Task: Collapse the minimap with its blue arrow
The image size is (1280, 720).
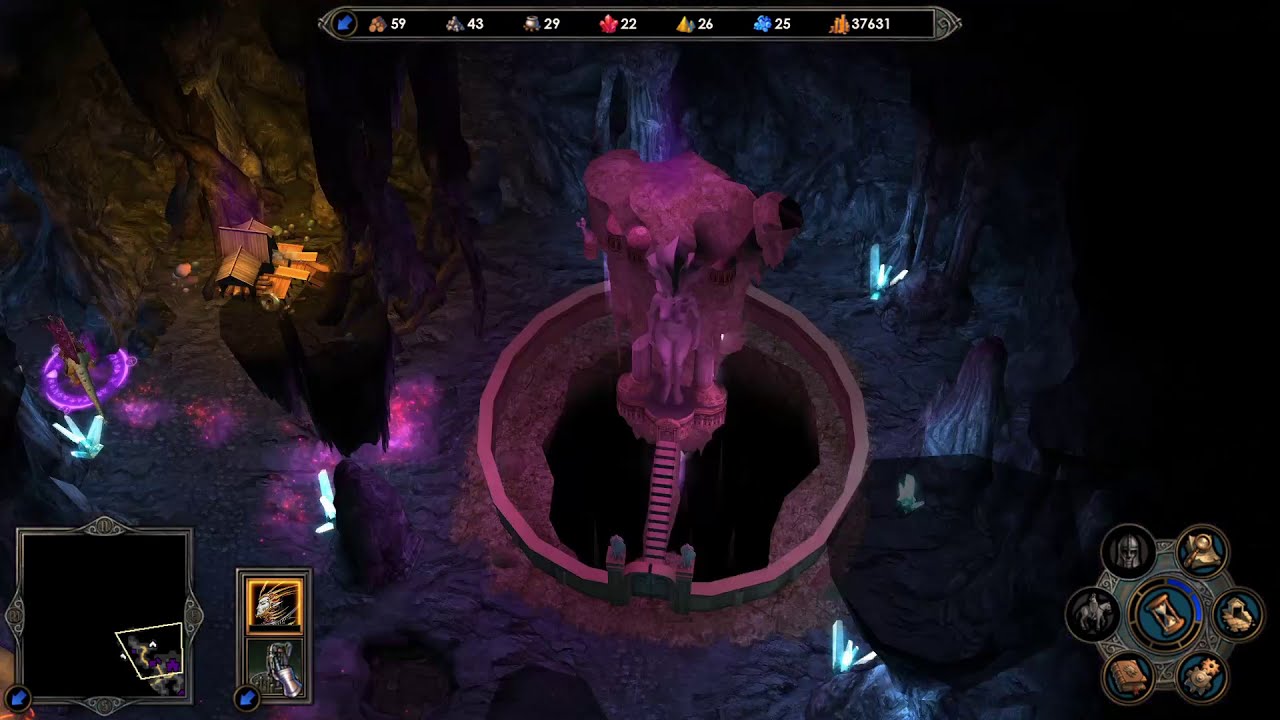Action: [19, 696]
